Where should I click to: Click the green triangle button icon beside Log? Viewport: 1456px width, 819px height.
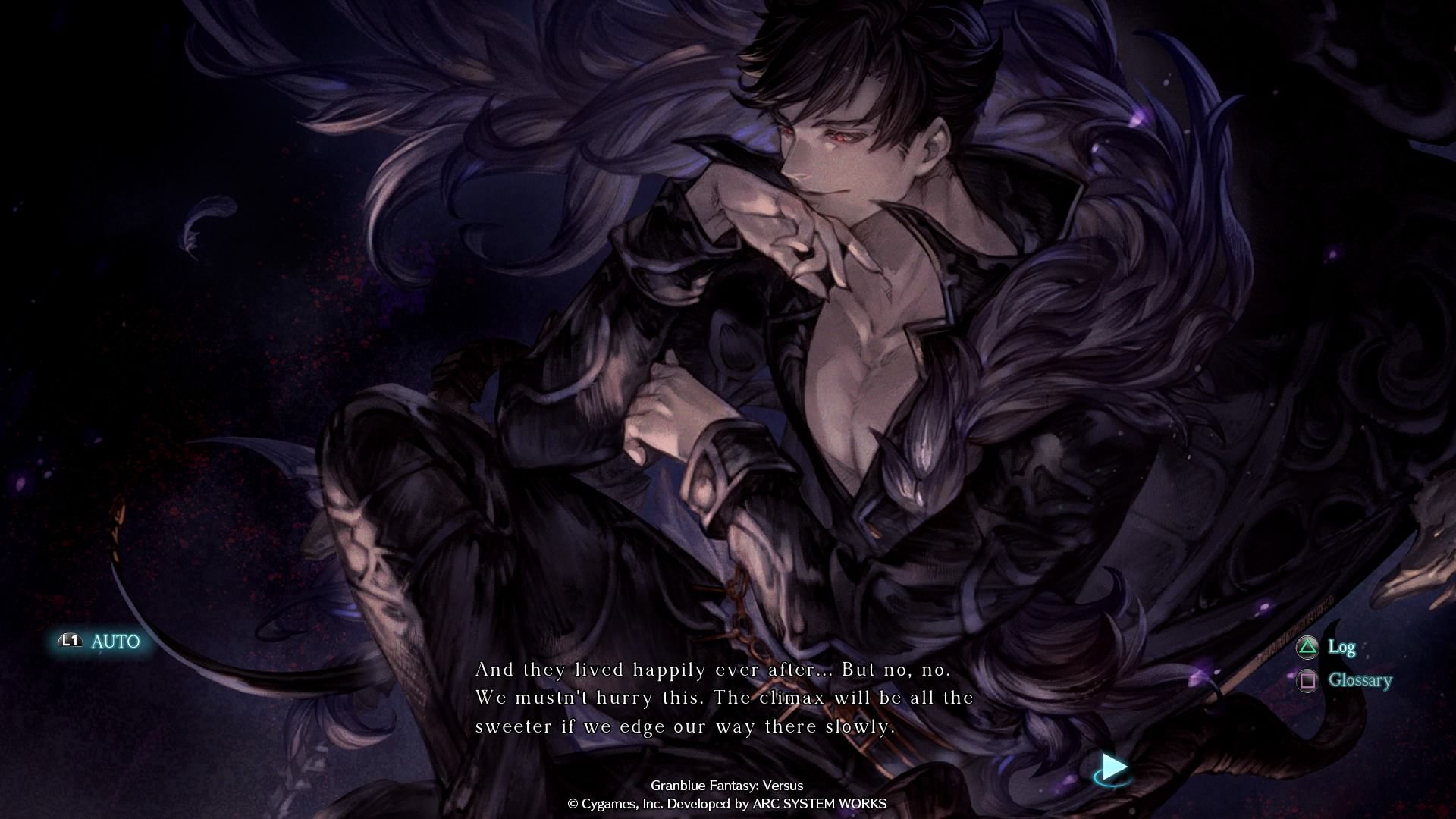1307,648
